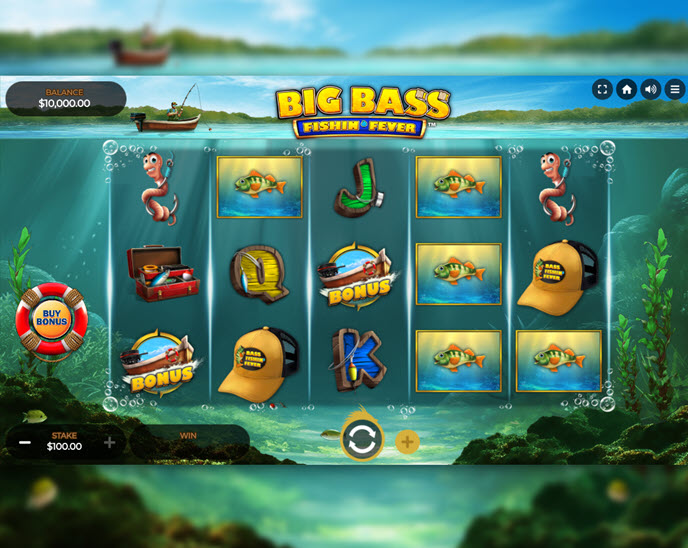
Task: Click the gold plus button beside spin
Action: click(x=407, y=442)
